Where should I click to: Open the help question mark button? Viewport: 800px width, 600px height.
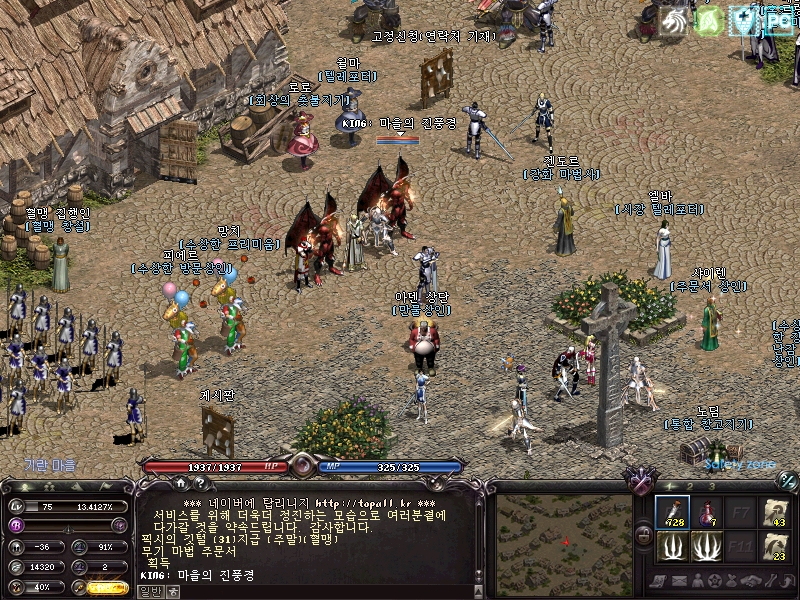pos(200,484)
